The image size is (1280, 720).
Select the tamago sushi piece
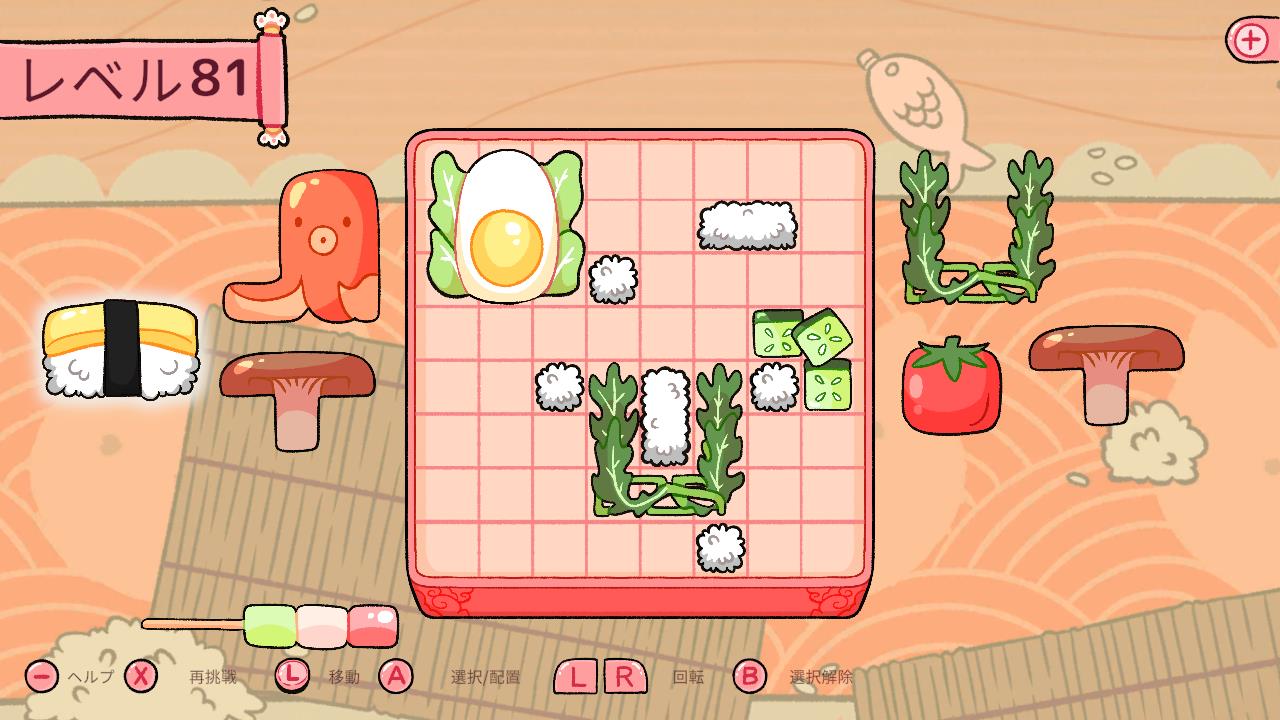[120, 348]
